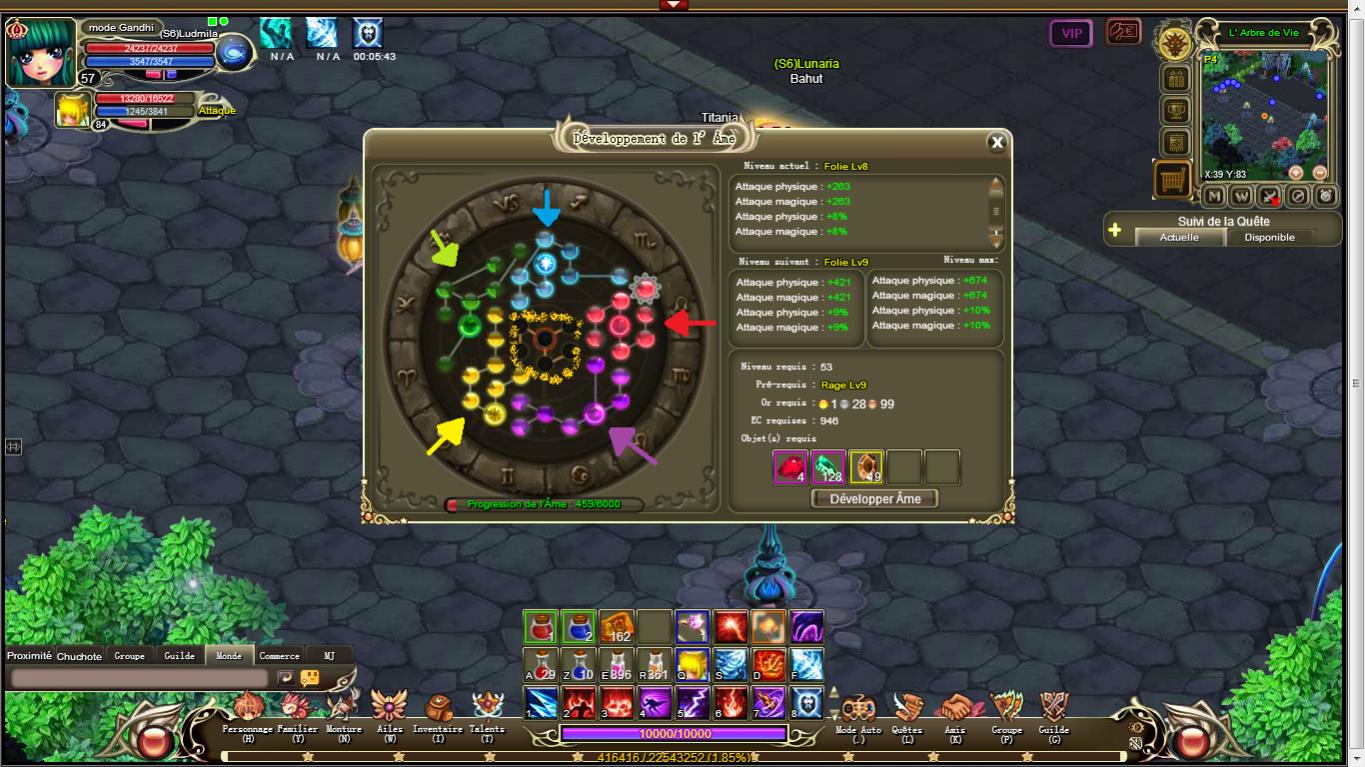Viewport: 1365px width, 767px height.
Task: Open the Guilde menu
Action: point(1053,711)
